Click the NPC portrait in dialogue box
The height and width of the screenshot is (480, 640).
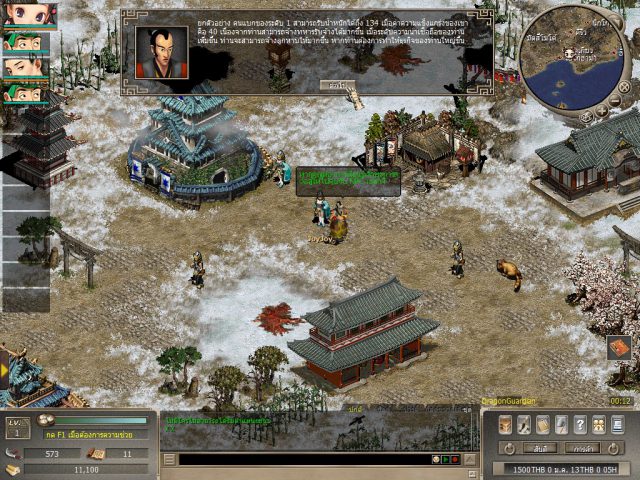click(x=161, y=52)
